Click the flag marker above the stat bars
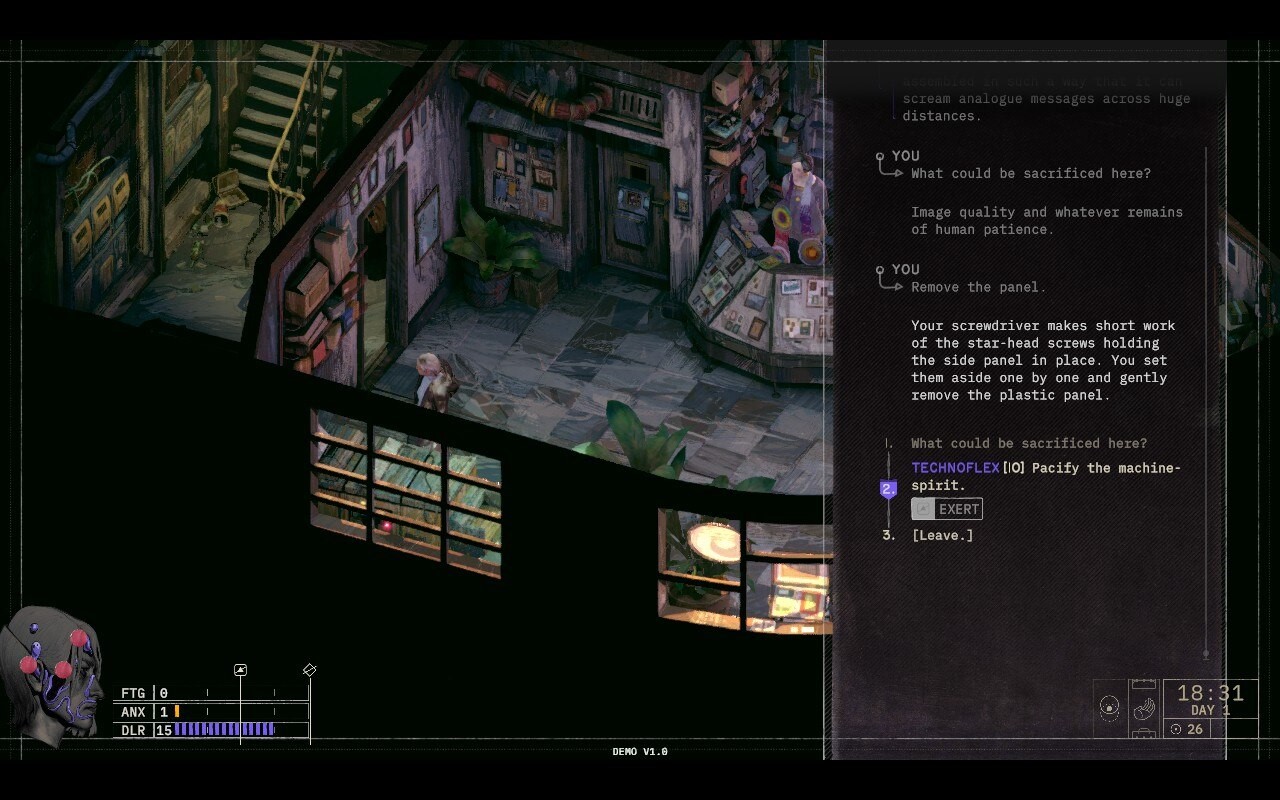 (240, 669)
